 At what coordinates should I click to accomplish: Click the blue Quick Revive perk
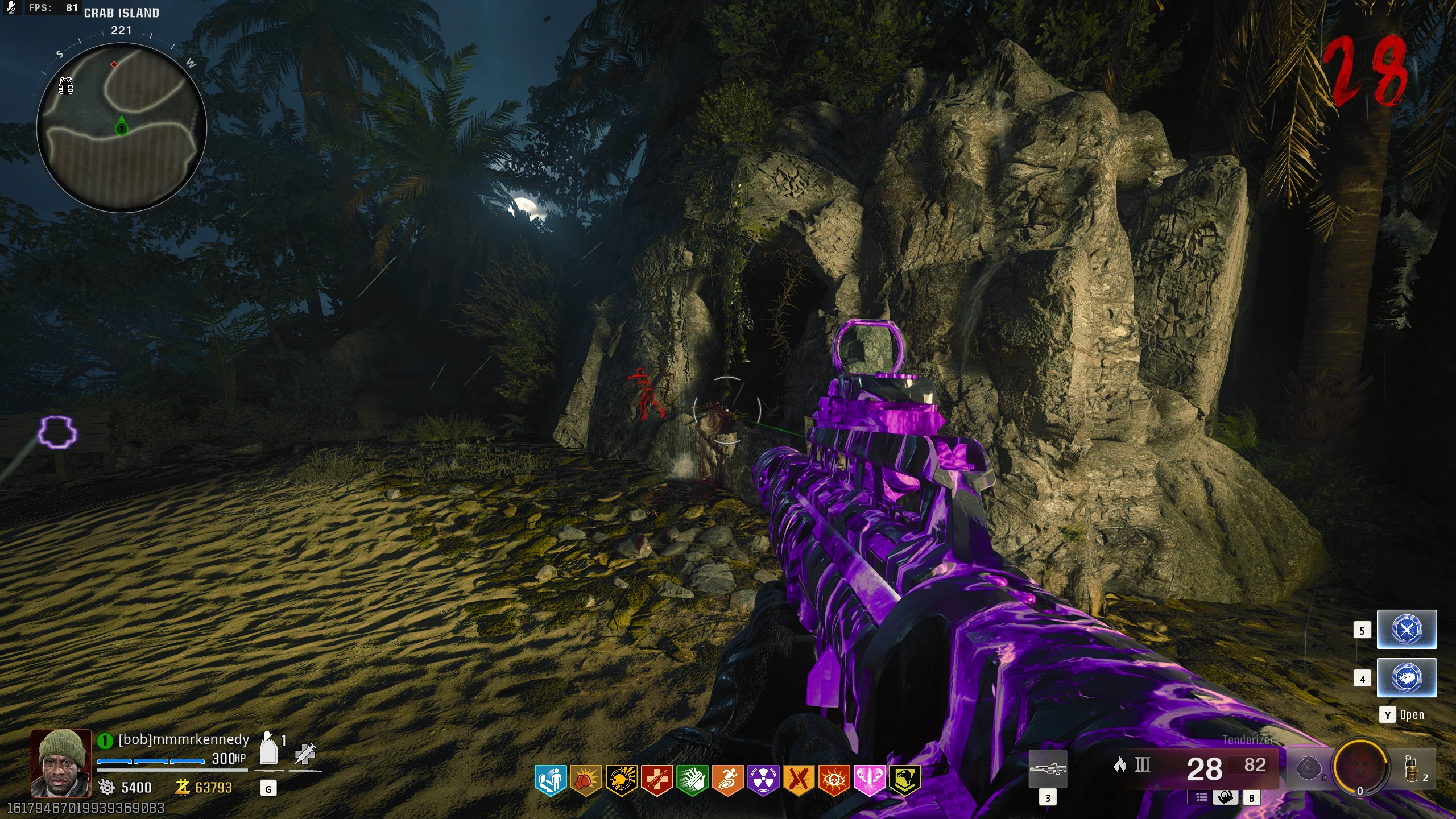pyautogui.click(x=550, y=780)
